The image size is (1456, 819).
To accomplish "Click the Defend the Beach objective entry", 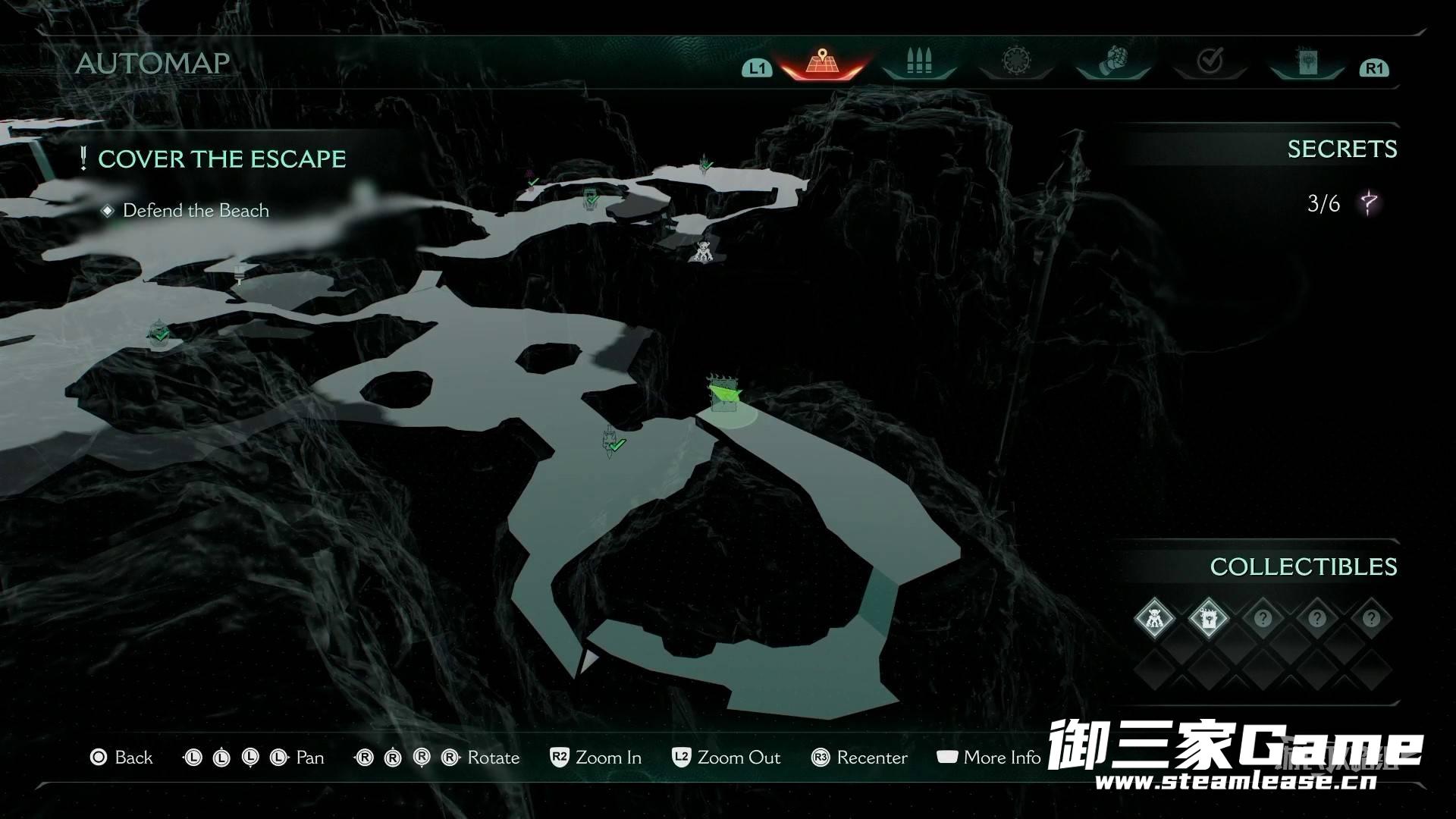I will point(196,211).
